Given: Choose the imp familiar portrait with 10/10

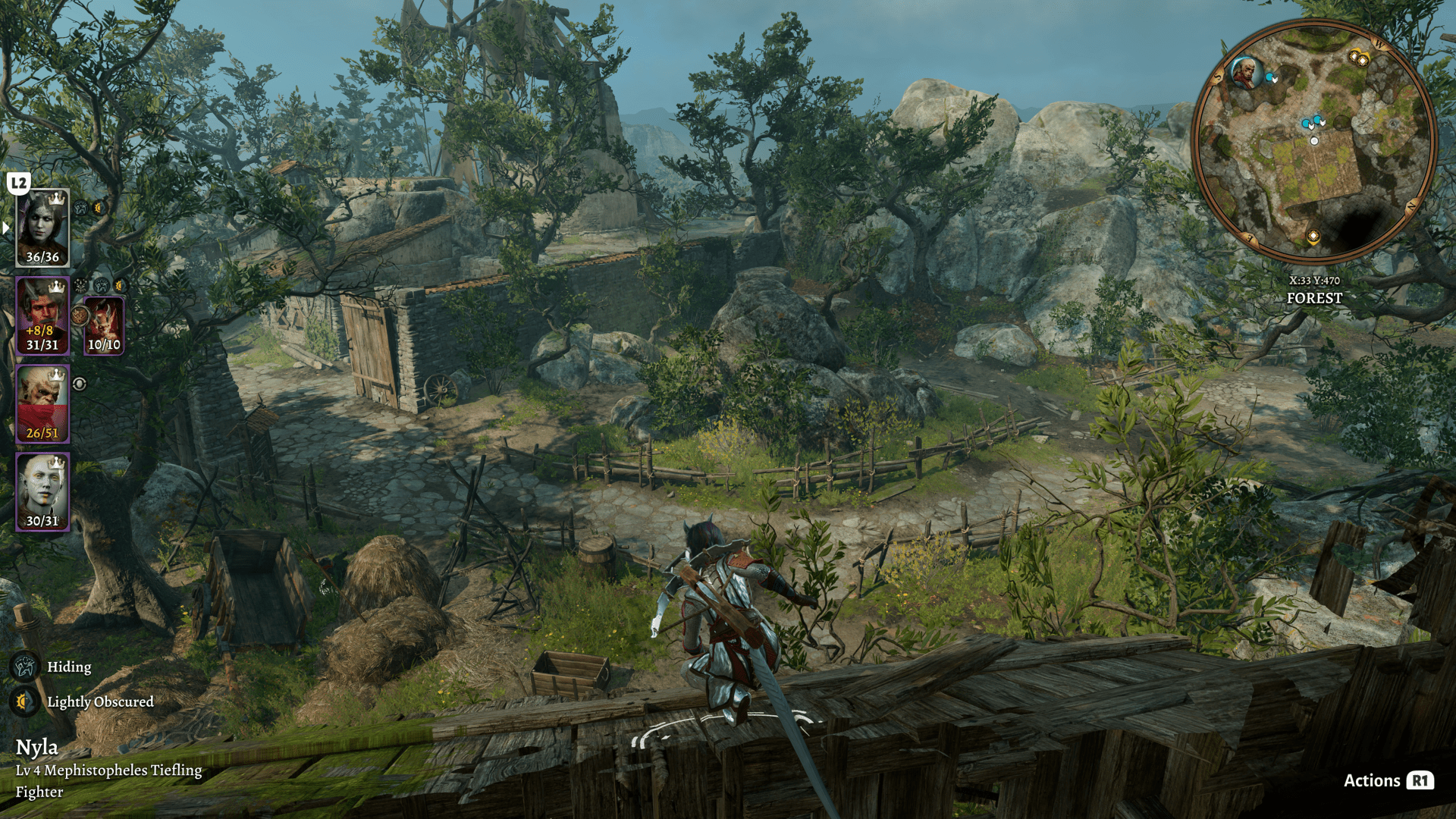Looking at the screenshot, I should (104, 325).
